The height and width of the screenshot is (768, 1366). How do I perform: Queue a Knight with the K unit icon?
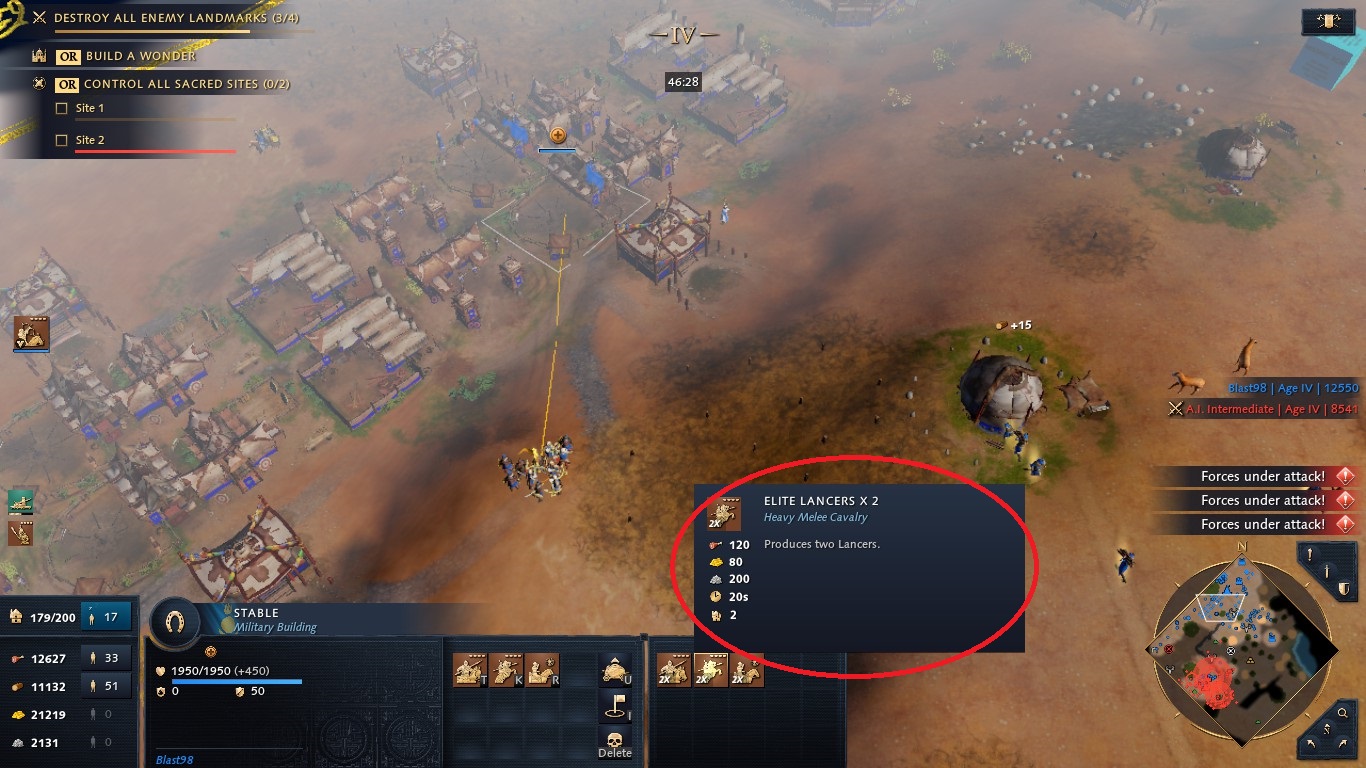(505, 670)
